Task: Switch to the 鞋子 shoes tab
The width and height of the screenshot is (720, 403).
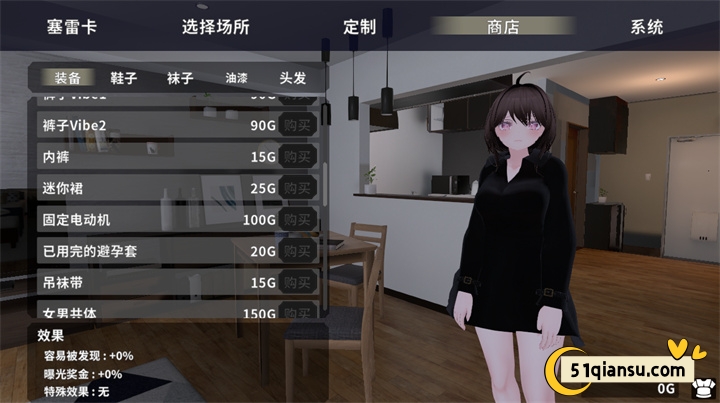Action: click(x=123, y=77)
